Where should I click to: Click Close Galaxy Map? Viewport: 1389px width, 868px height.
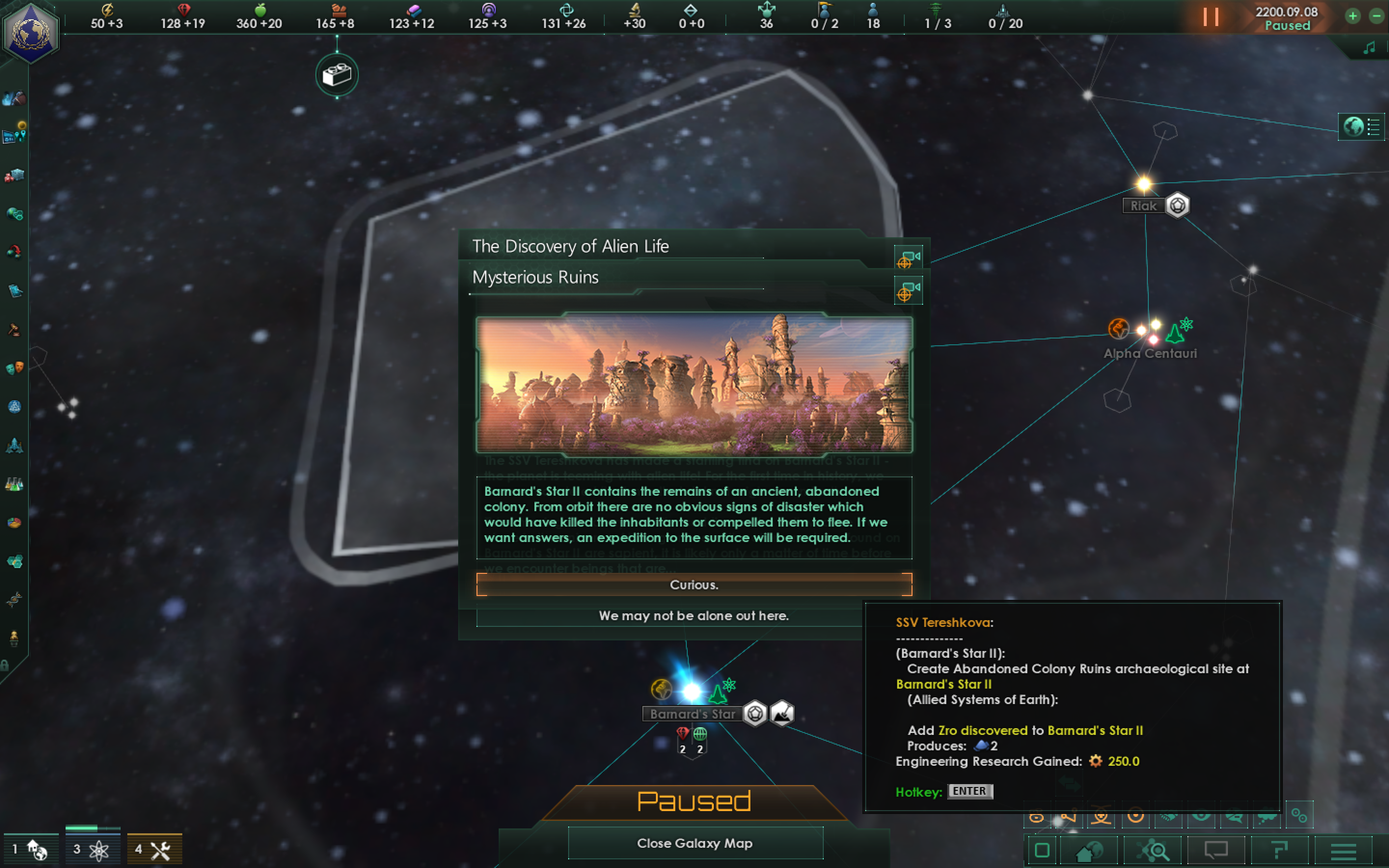coord(695,843)
